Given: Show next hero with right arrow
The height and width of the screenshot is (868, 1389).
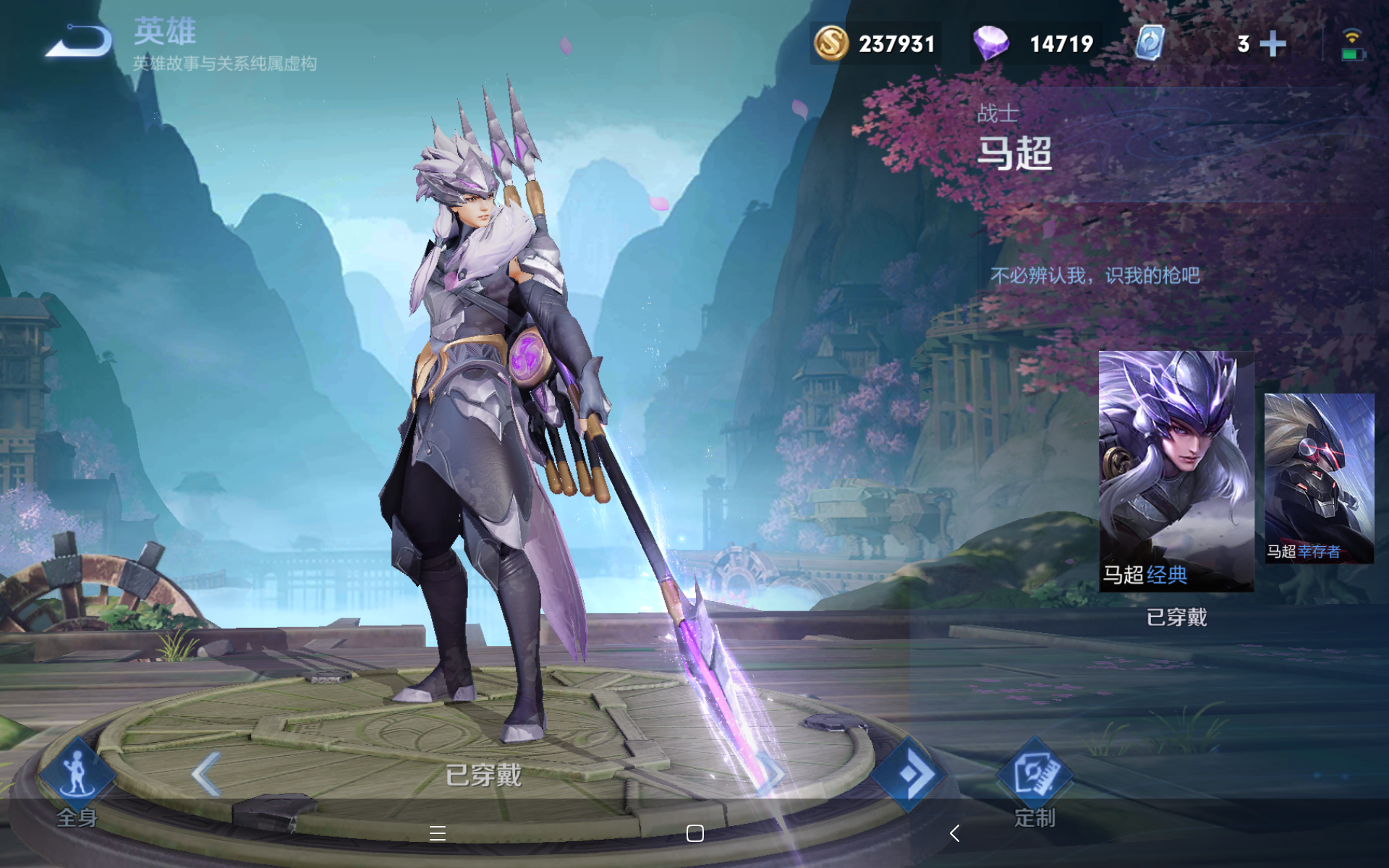Looking at the screenshot, I should pyautogui.click(x=771, y=775).
